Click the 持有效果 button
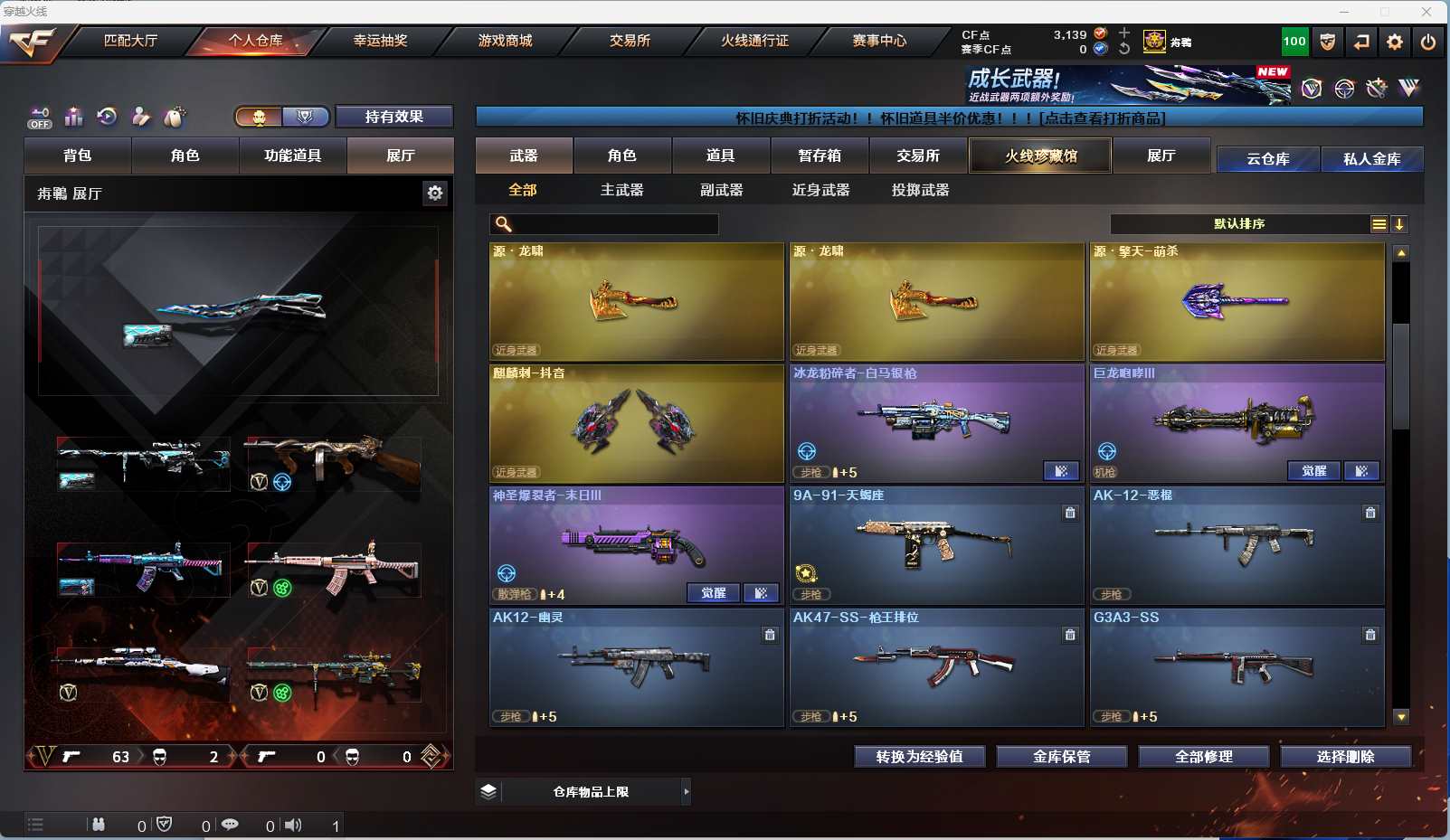Screen dimensions: 1450x840 tap(393, 117)
